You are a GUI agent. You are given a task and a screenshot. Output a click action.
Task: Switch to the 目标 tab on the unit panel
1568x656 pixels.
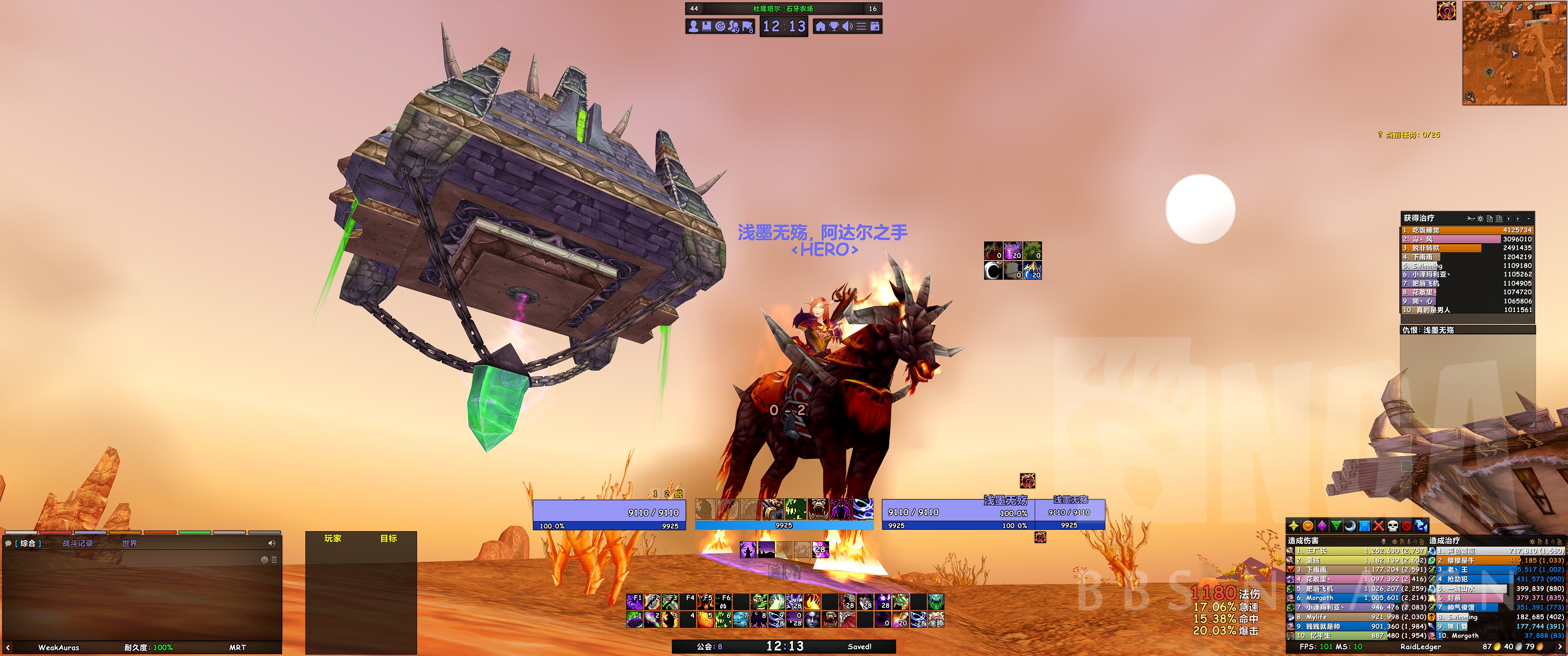pos(389,538)
